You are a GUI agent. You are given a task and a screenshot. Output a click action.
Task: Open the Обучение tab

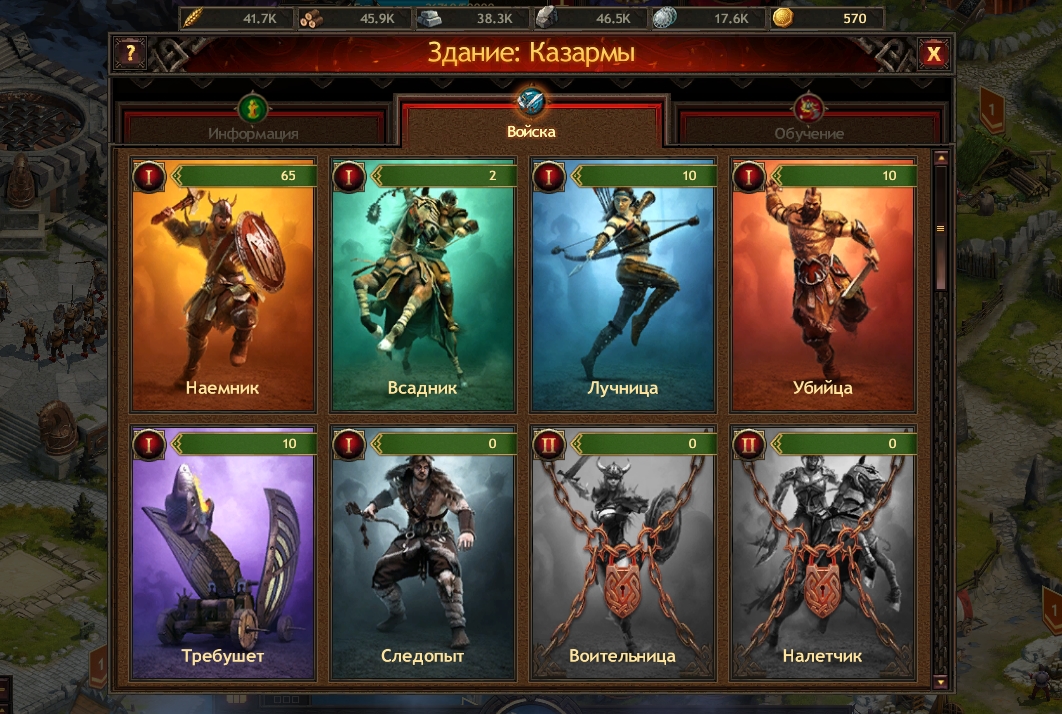point(808,128)
